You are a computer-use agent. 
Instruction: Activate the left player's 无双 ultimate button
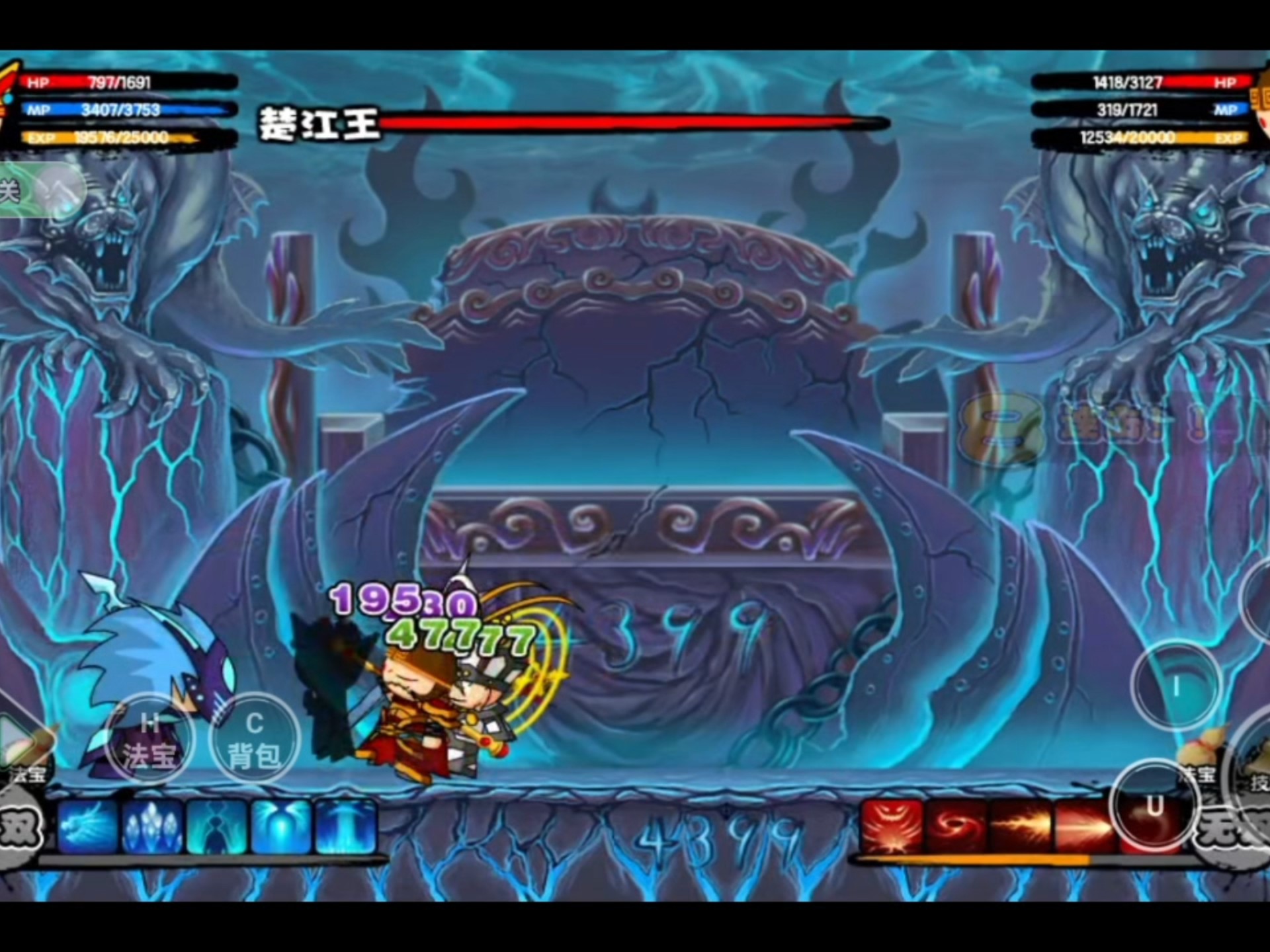[x=20, y=828]
